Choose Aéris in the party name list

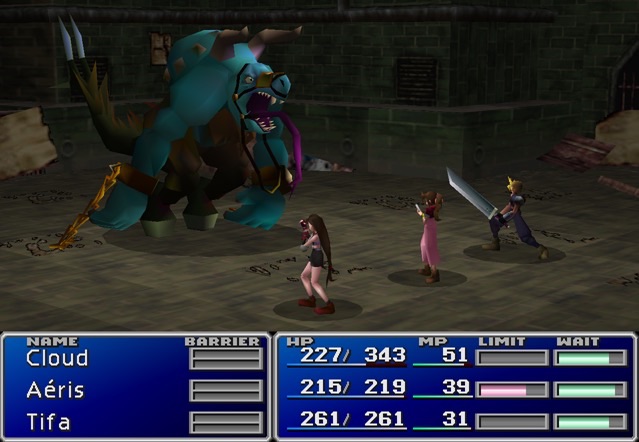[x=55, y=390]
